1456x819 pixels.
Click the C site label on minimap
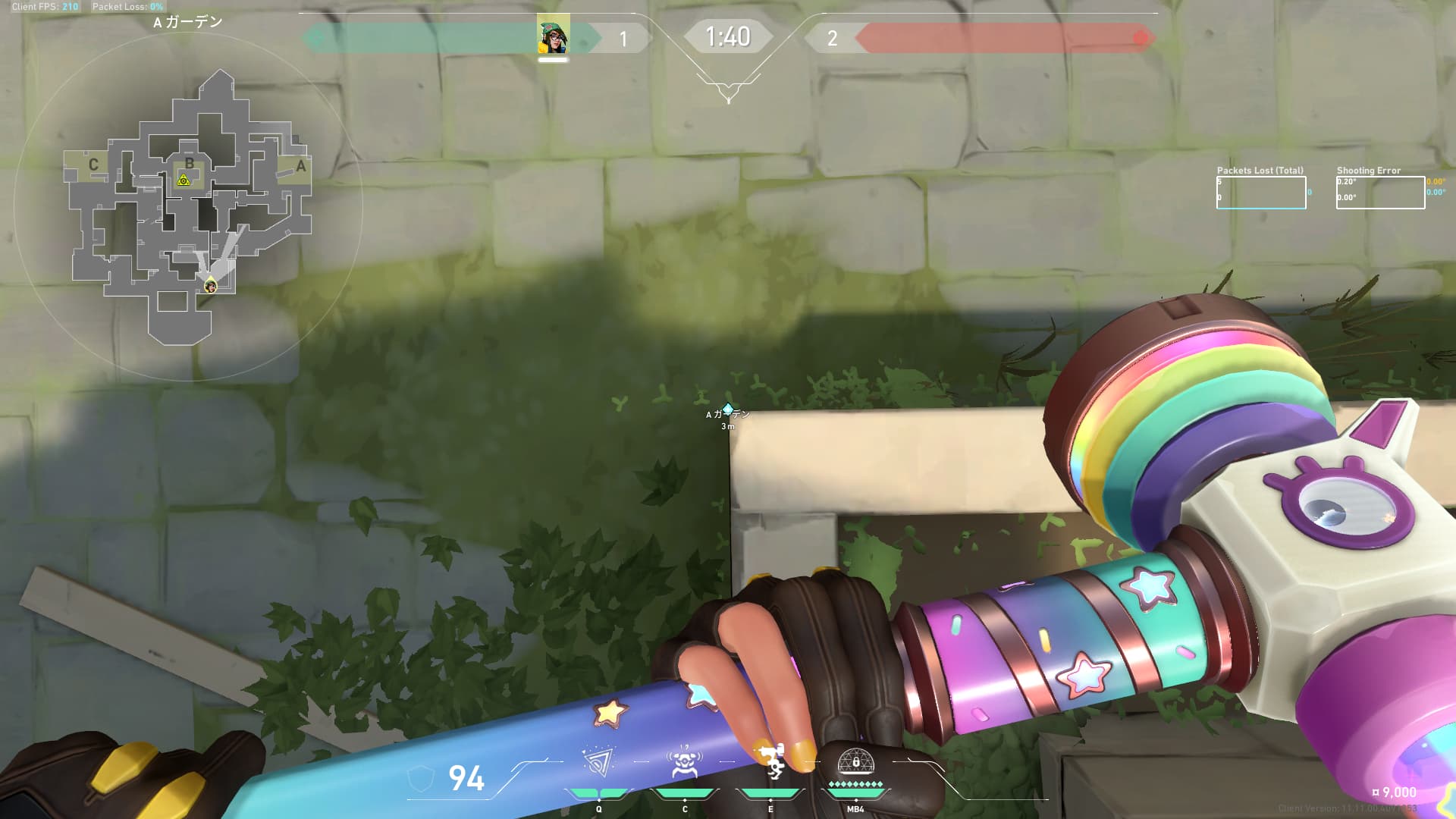(93, 165)
